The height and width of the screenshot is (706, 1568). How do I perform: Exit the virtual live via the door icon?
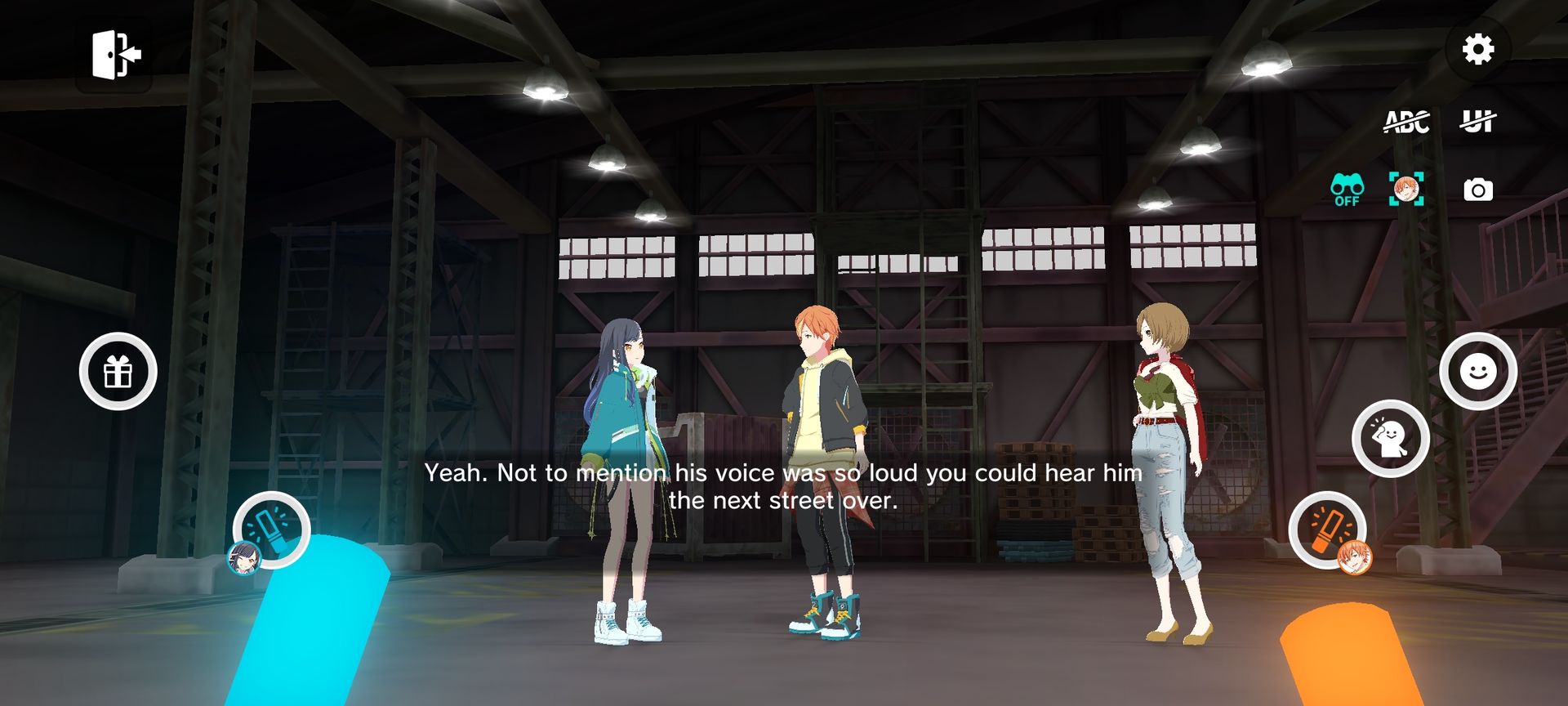[x=116, y=55]
